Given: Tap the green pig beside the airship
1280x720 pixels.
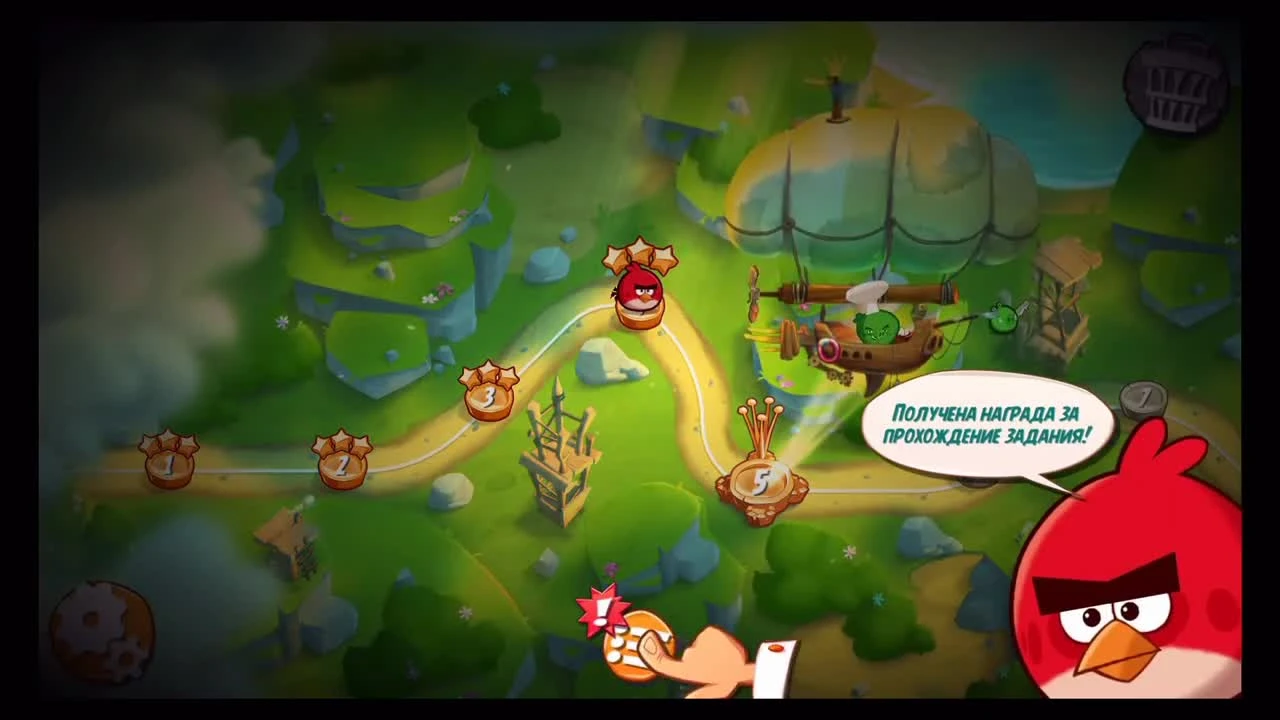Looking at the screenshot, I should tap(1005, 318).
